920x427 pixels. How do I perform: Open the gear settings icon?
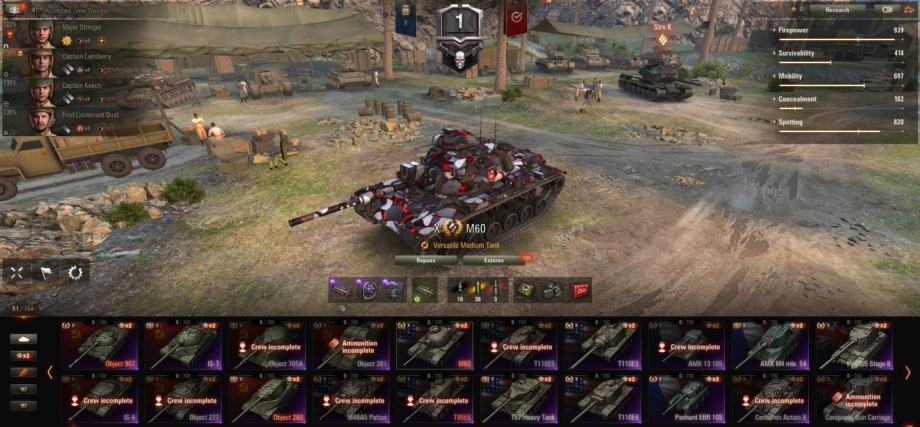pyautogui.click(x=75, y=271)
